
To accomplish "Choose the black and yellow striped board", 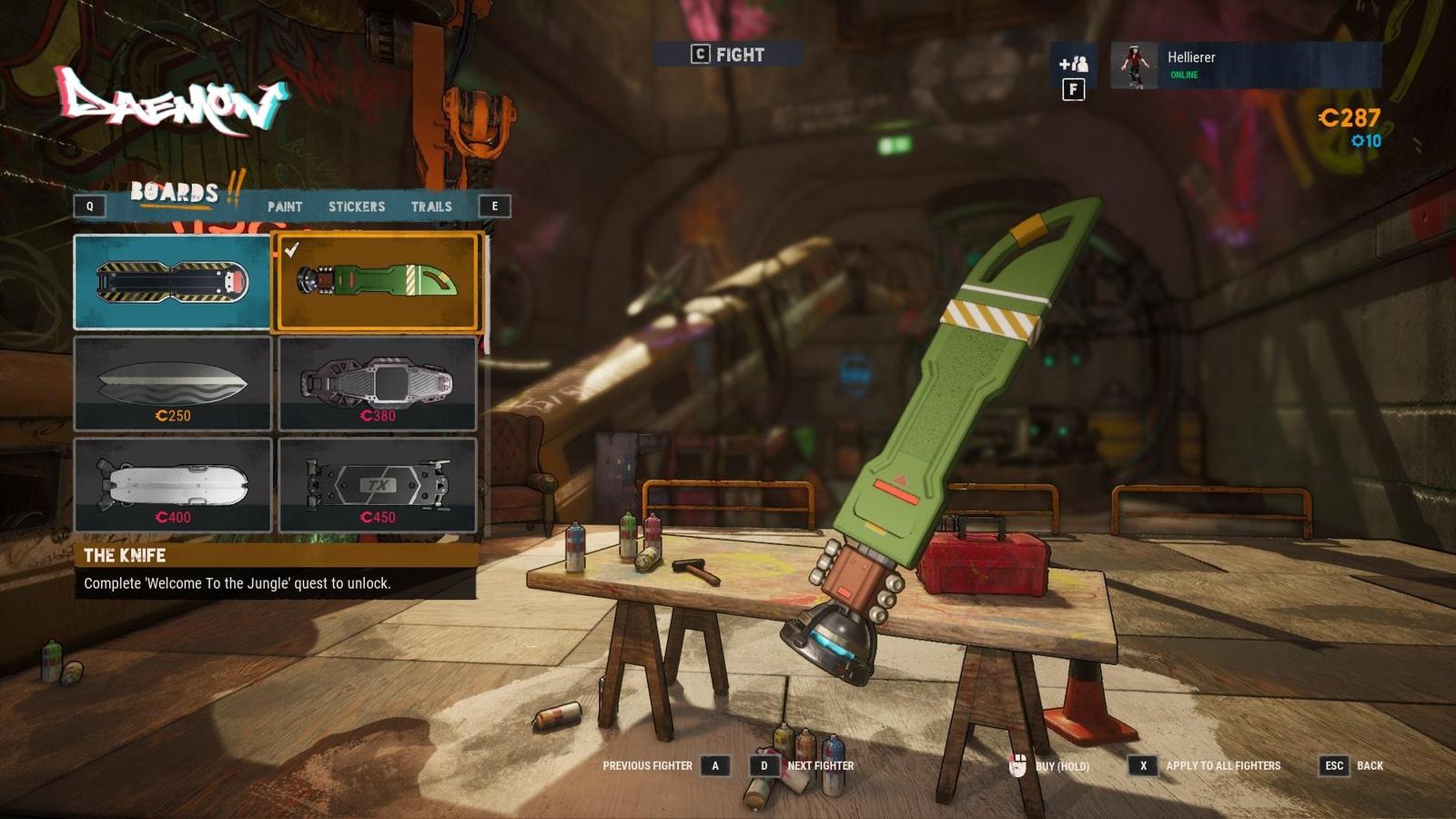I will 172,281.
